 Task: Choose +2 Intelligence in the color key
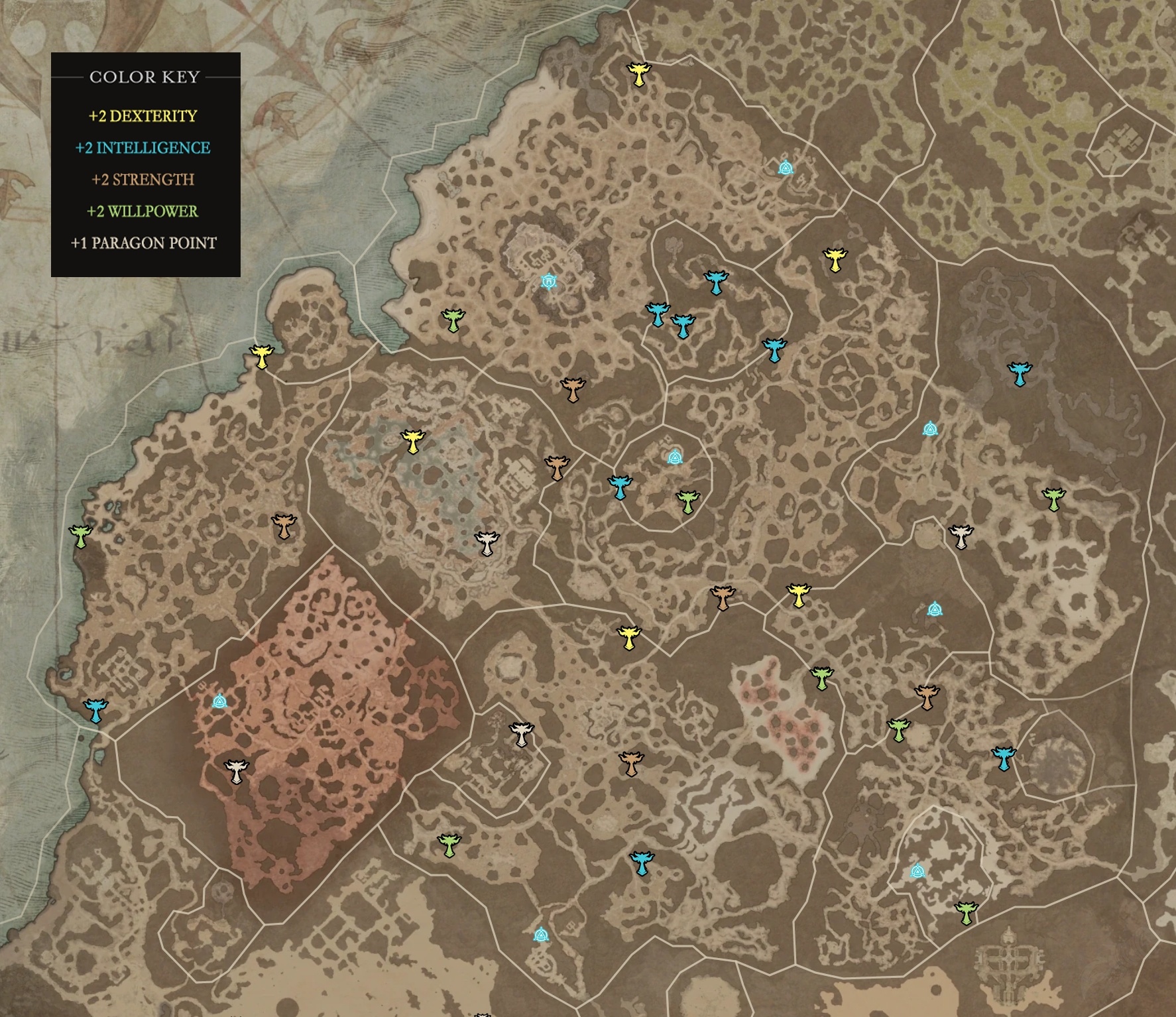pos(143,148)
